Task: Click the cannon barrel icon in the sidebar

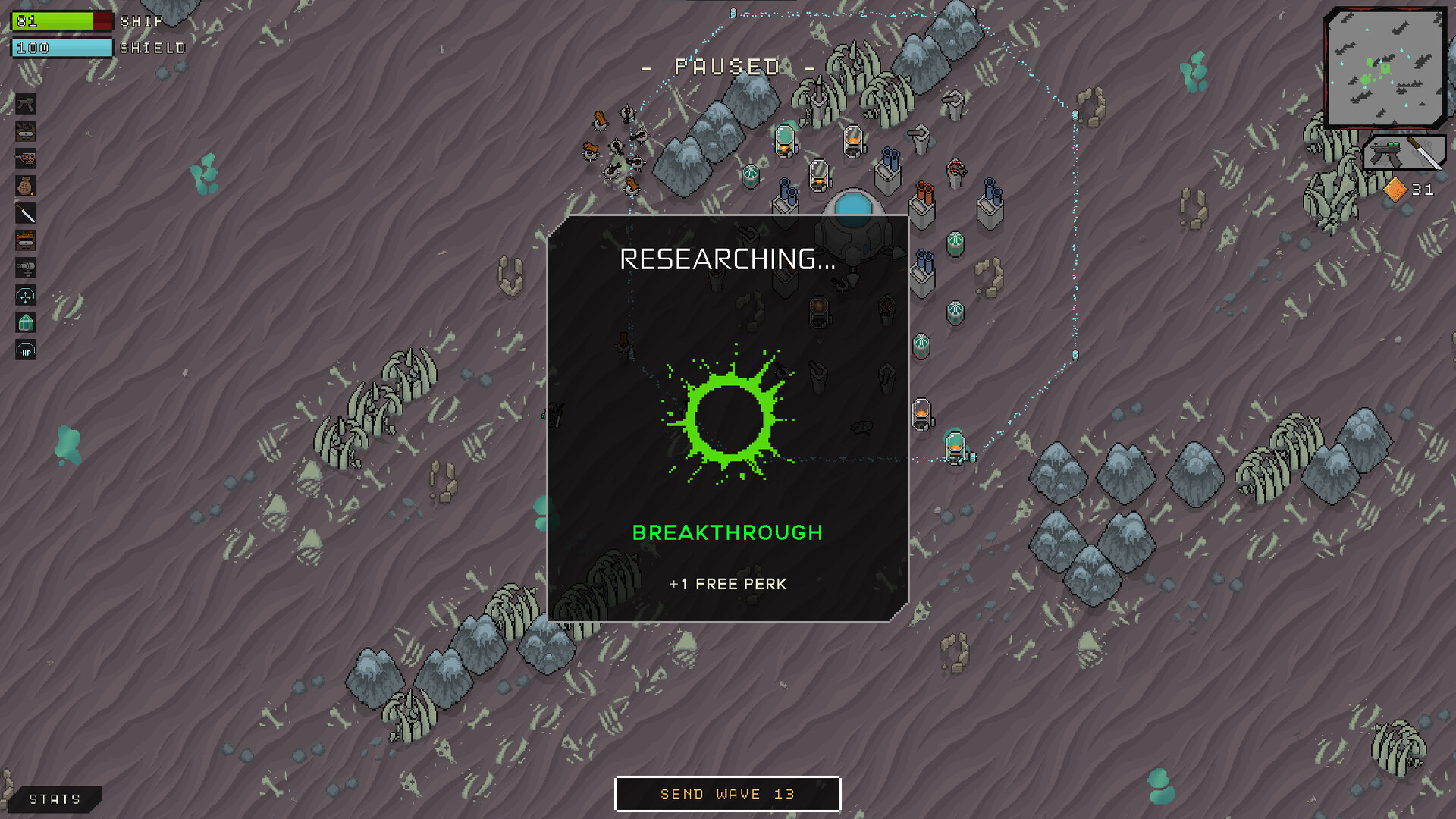Action: pos(26,268)
